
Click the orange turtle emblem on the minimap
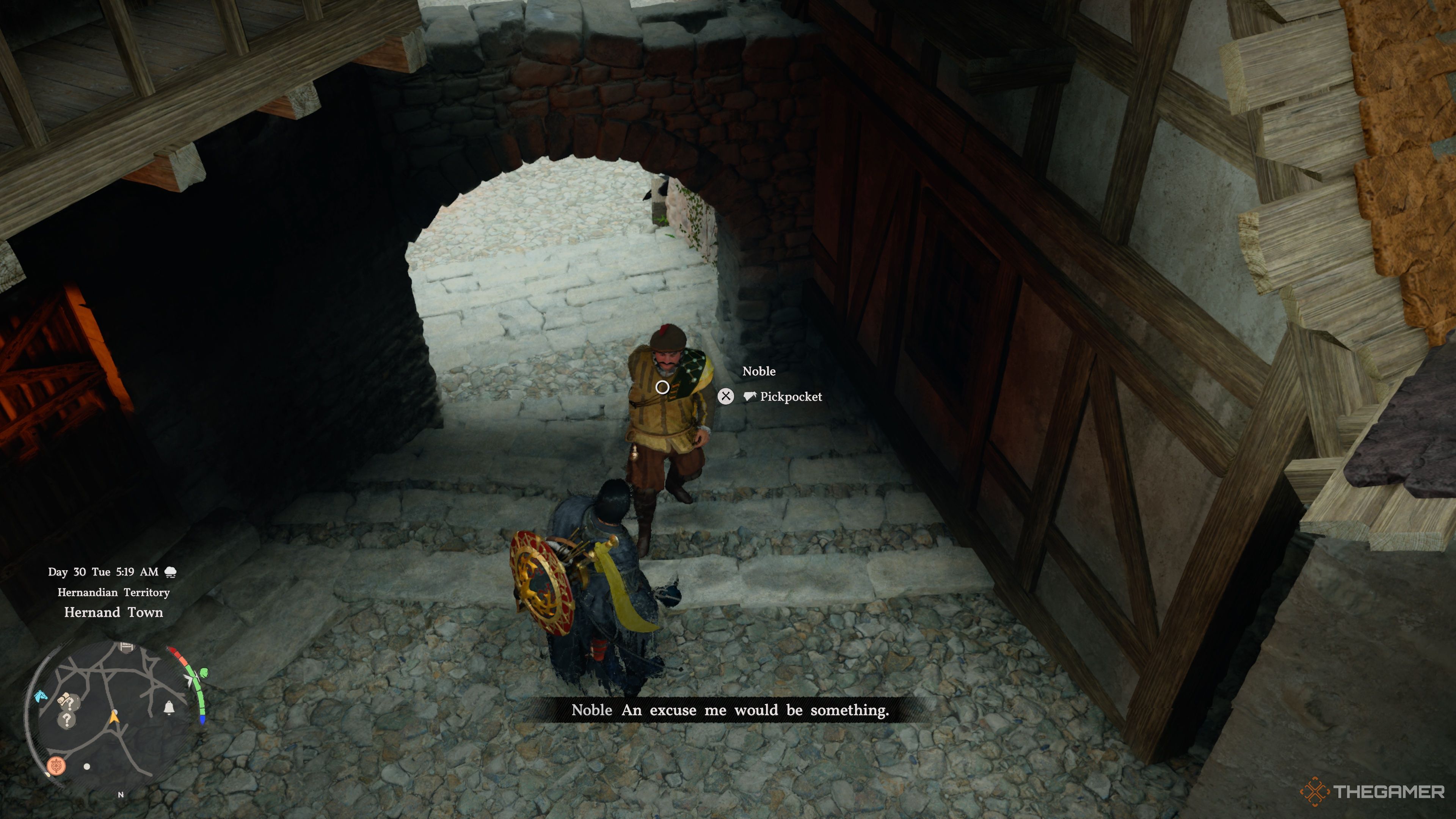tap(56, 766)
